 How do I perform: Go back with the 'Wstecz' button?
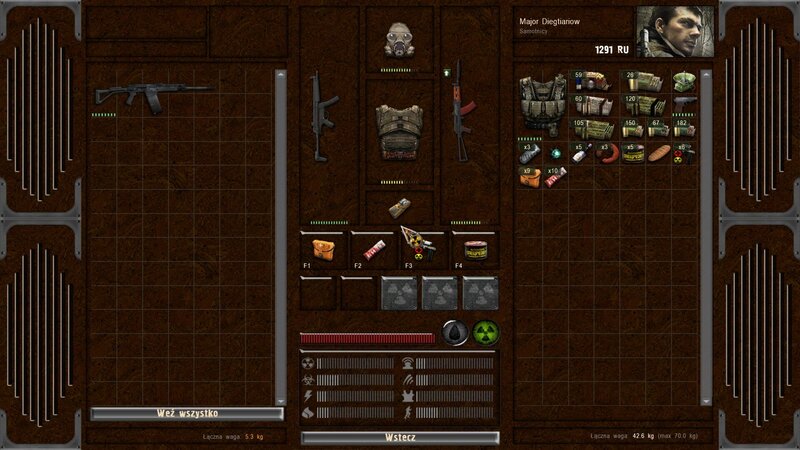[400, 437]
